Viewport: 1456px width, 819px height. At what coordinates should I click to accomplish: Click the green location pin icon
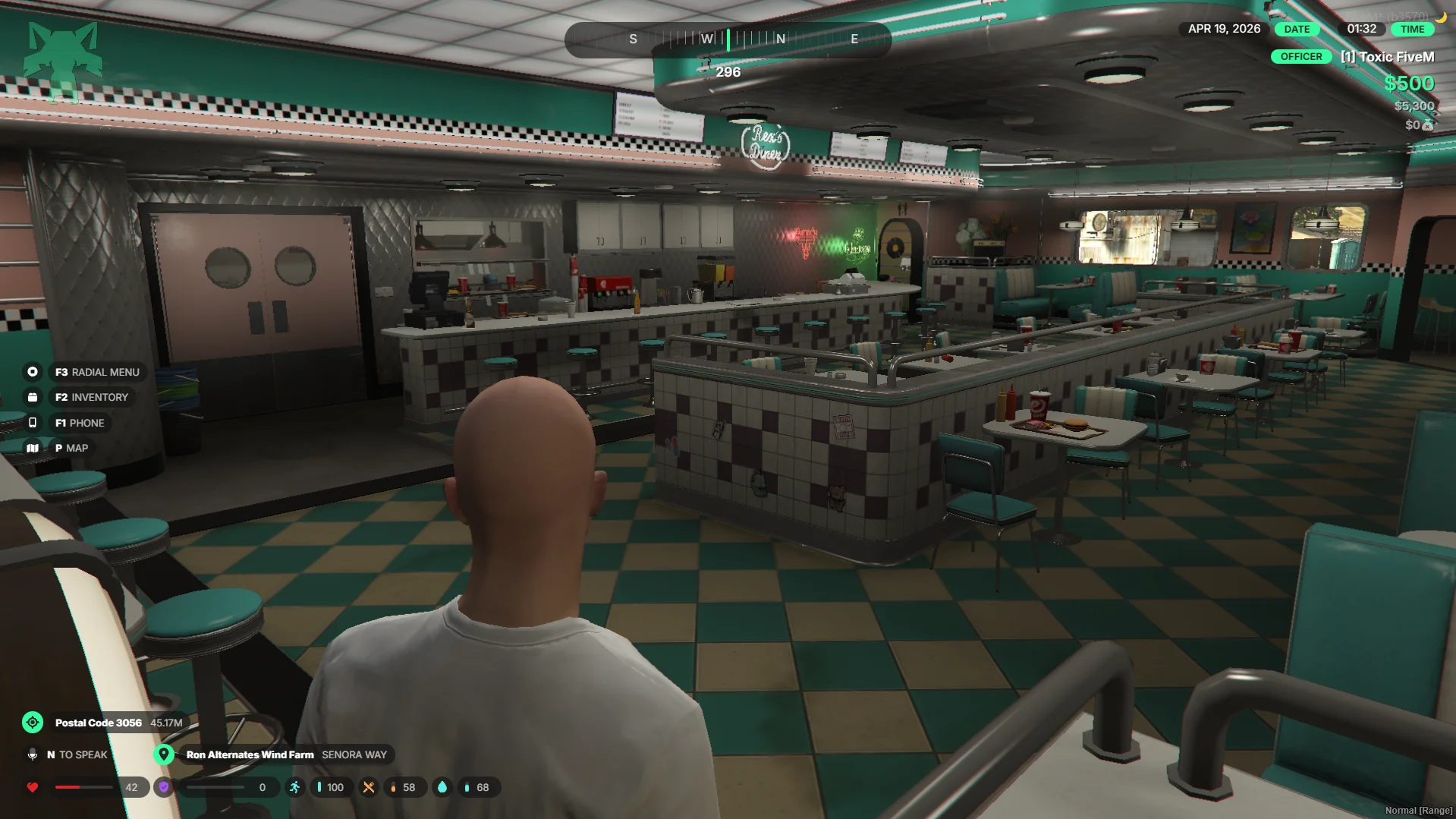tap(164, 754)
